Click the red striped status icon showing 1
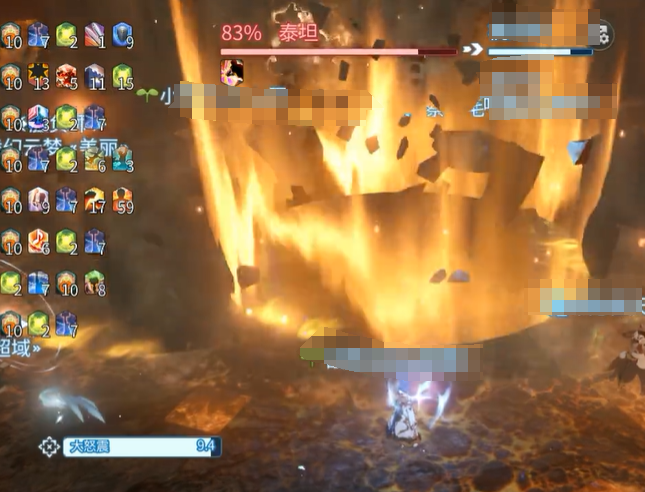The width and height of the screenshot is (645, 492). pos(94,34)
